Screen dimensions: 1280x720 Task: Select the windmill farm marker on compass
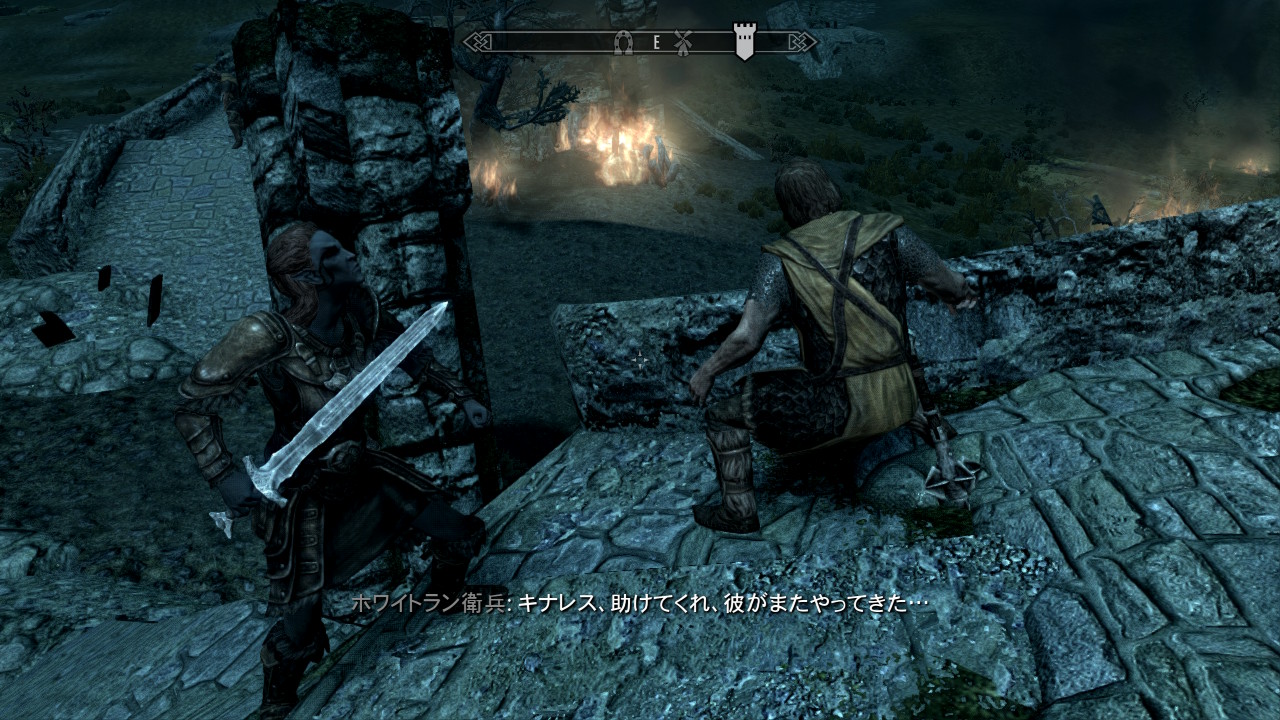tap(684, 42)
